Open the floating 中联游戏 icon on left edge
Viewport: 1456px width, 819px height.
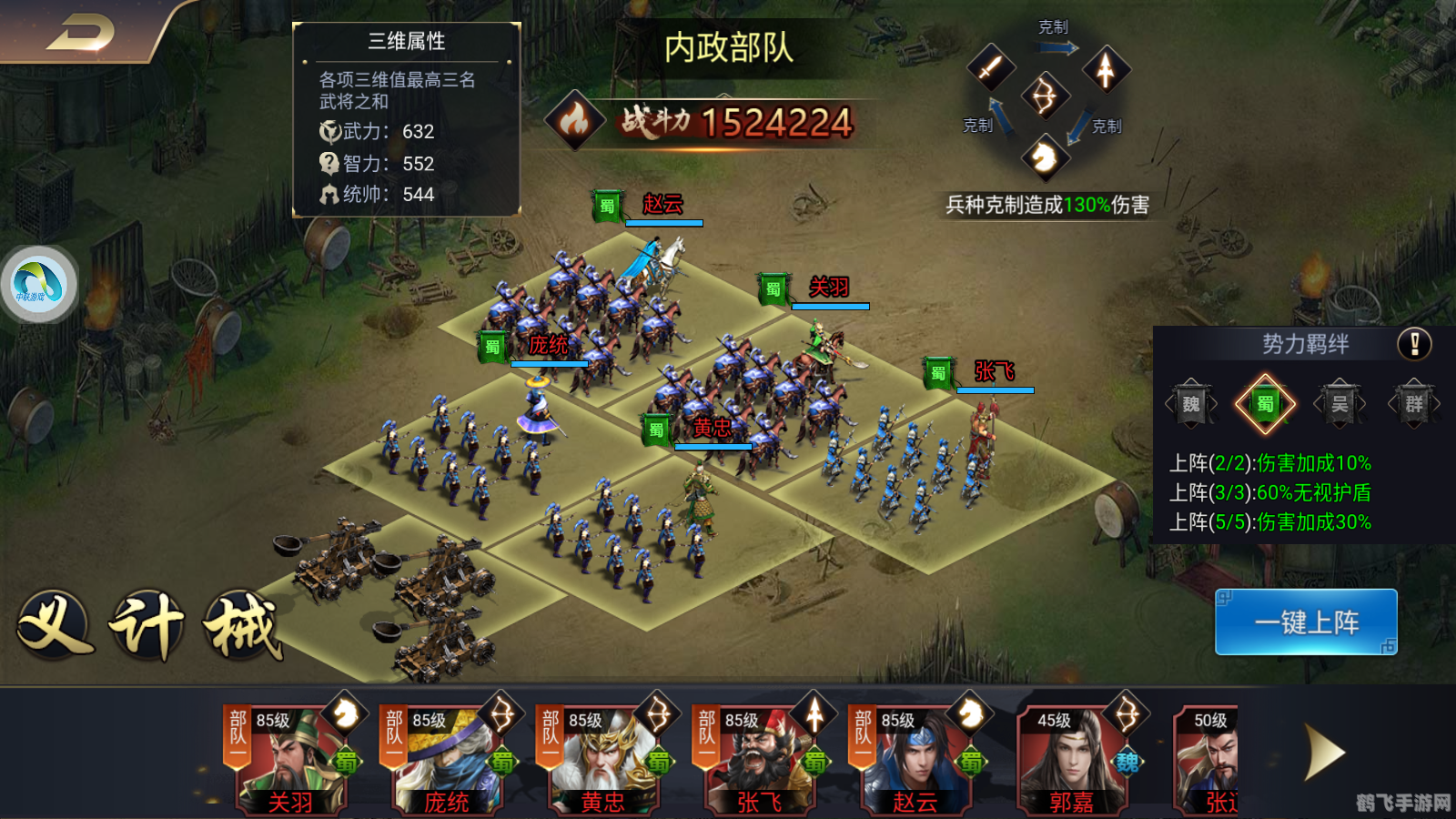click(x=36, y=285)
